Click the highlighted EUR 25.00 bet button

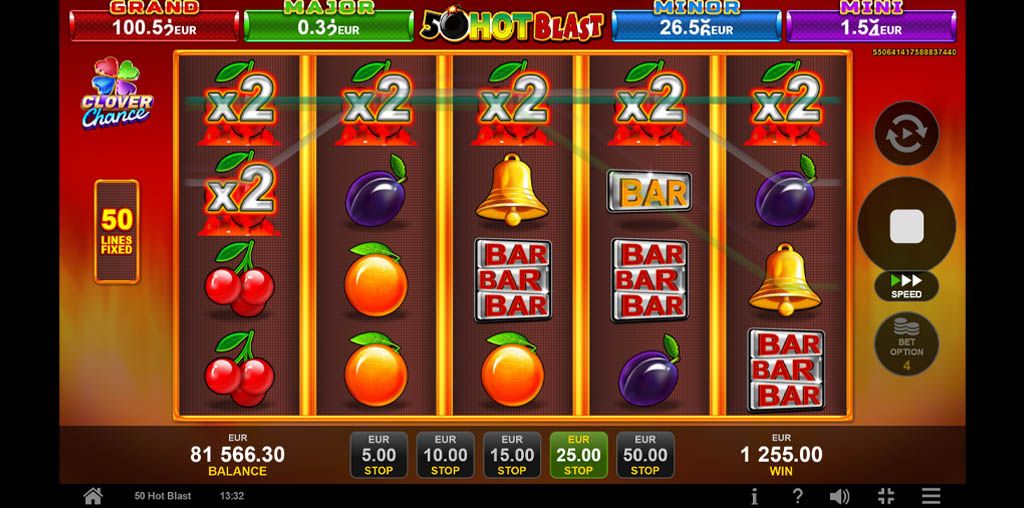point(578,455)
